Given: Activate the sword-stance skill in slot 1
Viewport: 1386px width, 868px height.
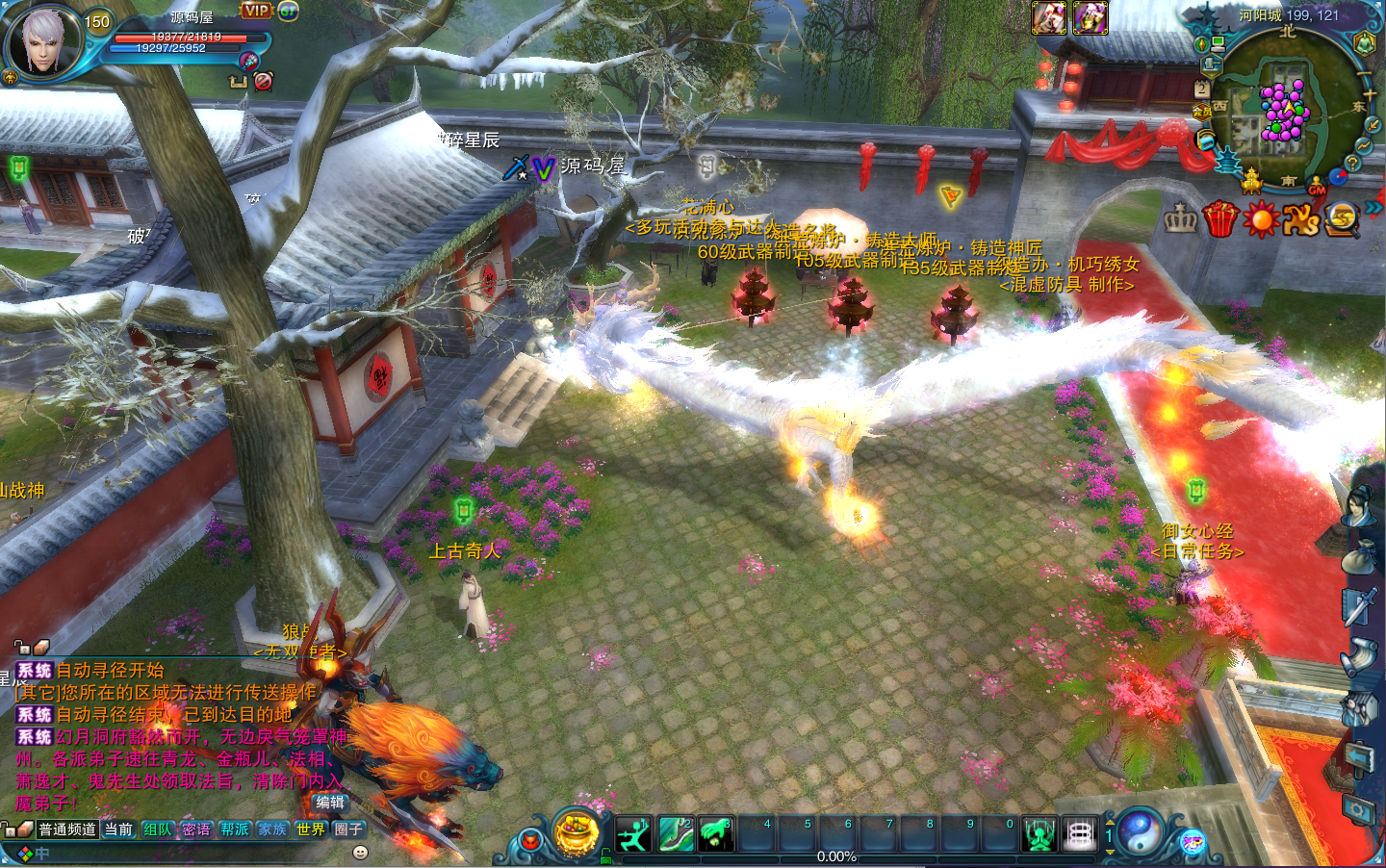Looking at the screenshot, I should [633, 834].
